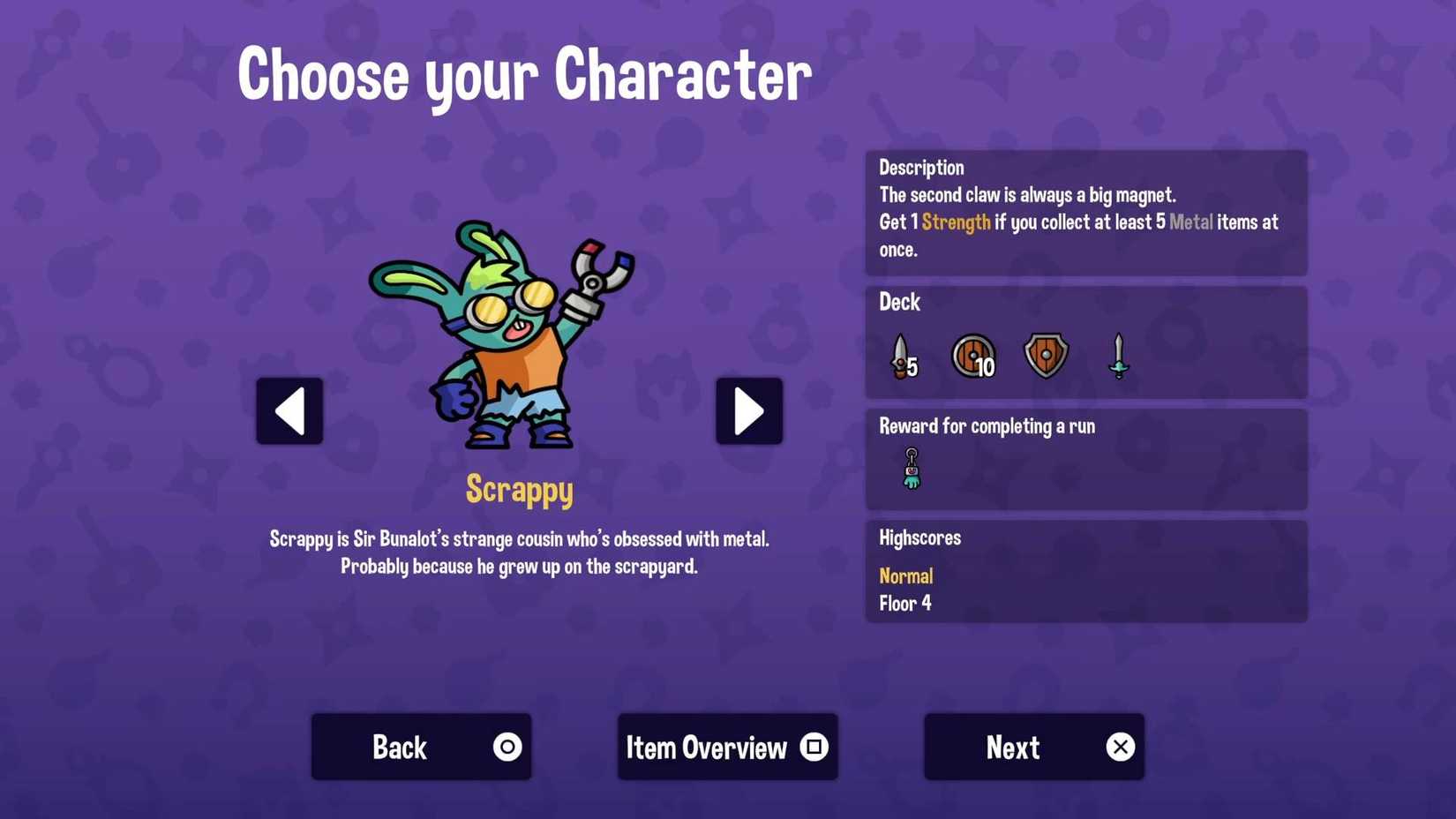The height and width of the screenshot is (819, 1456).
Task: Click the highlighted Strength keyword in the description
Action: pos(956,222)
